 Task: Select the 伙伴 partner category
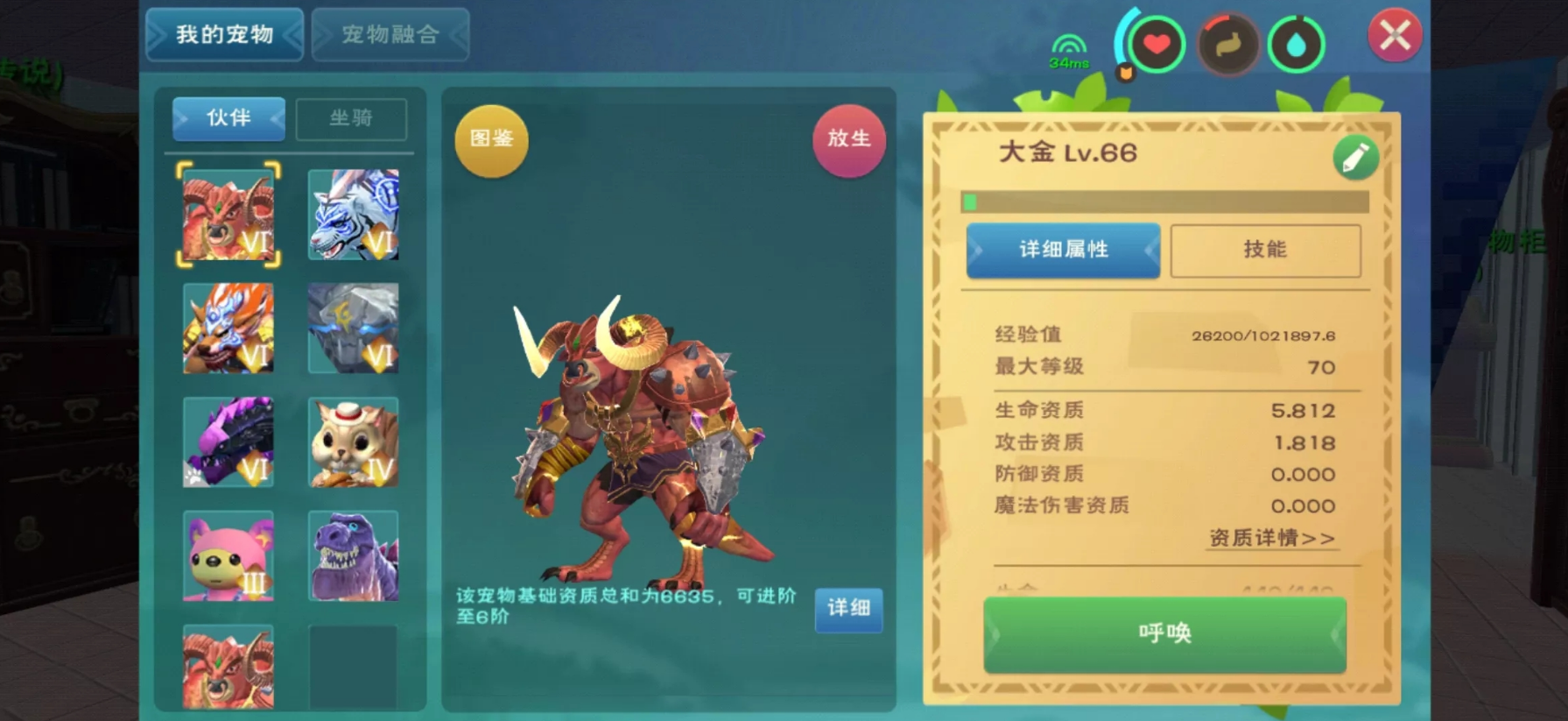228,119
